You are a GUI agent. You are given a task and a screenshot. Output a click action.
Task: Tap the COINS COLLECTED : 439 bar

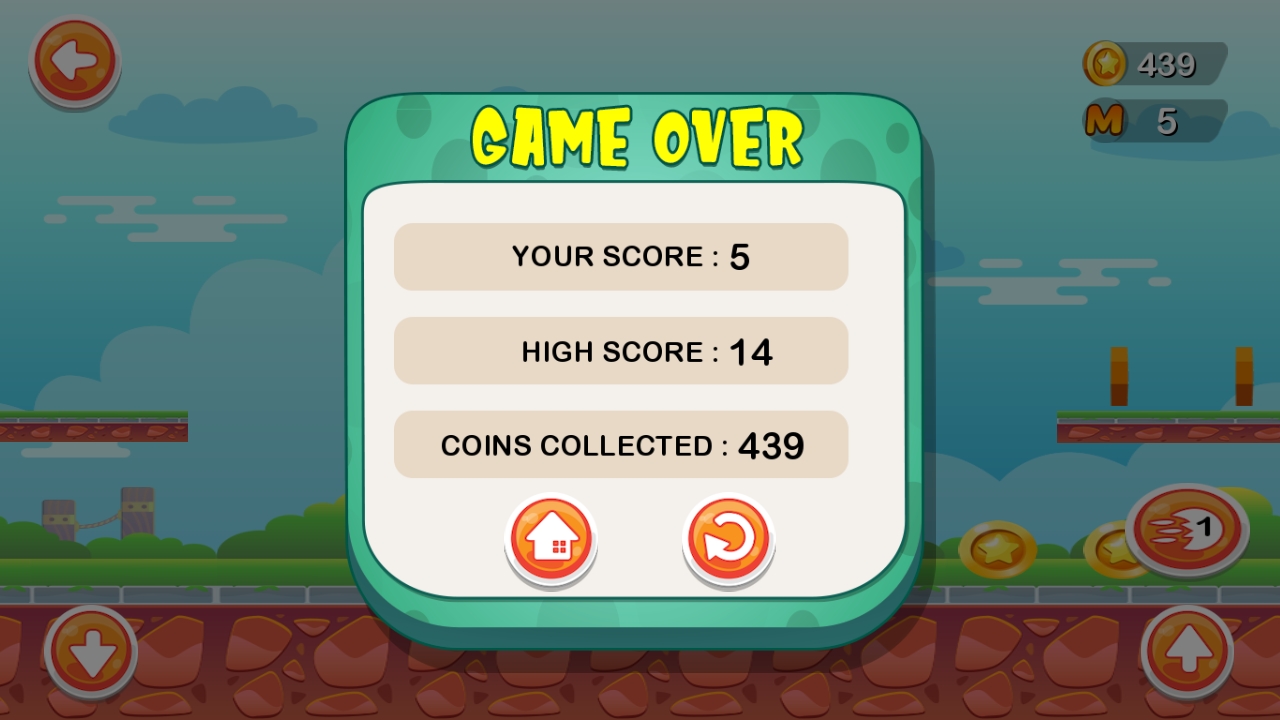tap(621, 444)
